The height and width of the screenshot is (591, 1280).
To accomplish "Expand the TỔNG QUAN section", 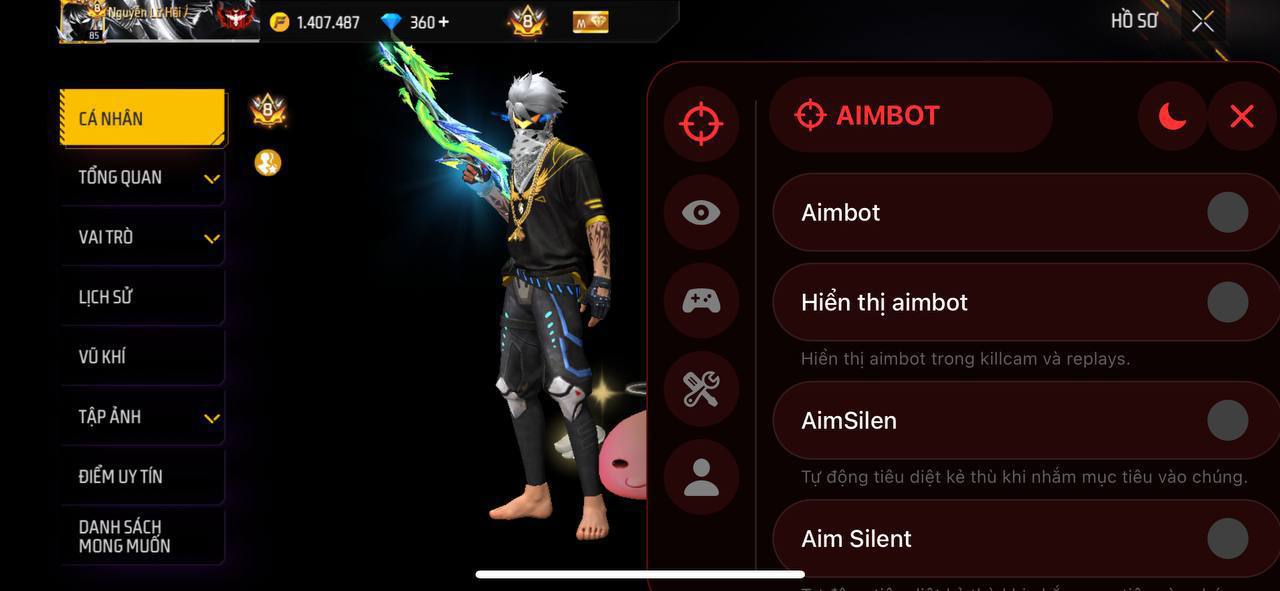I will click(x=141, y=178).
